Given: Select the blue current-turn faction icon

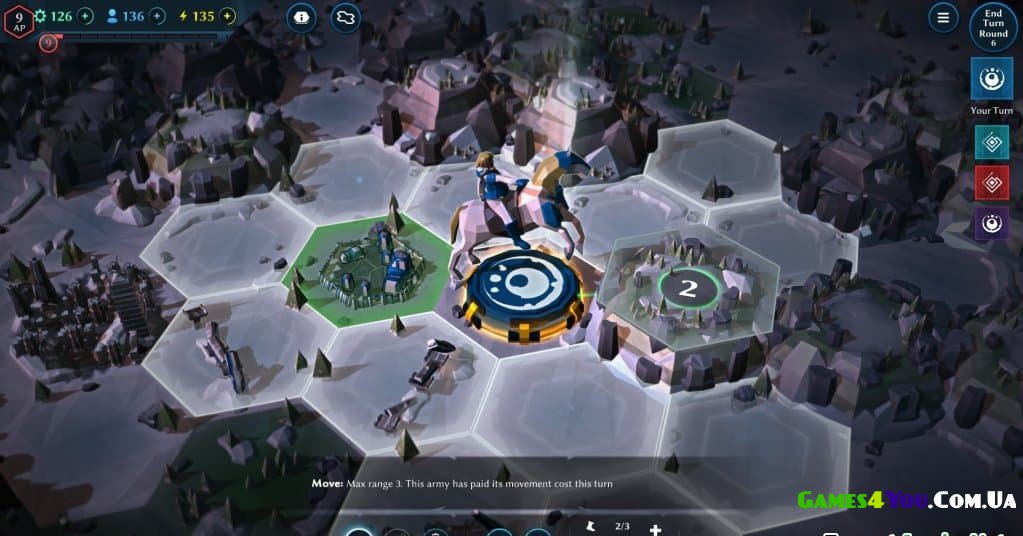Looking at the screenshot, I should (x=992, y=79).
